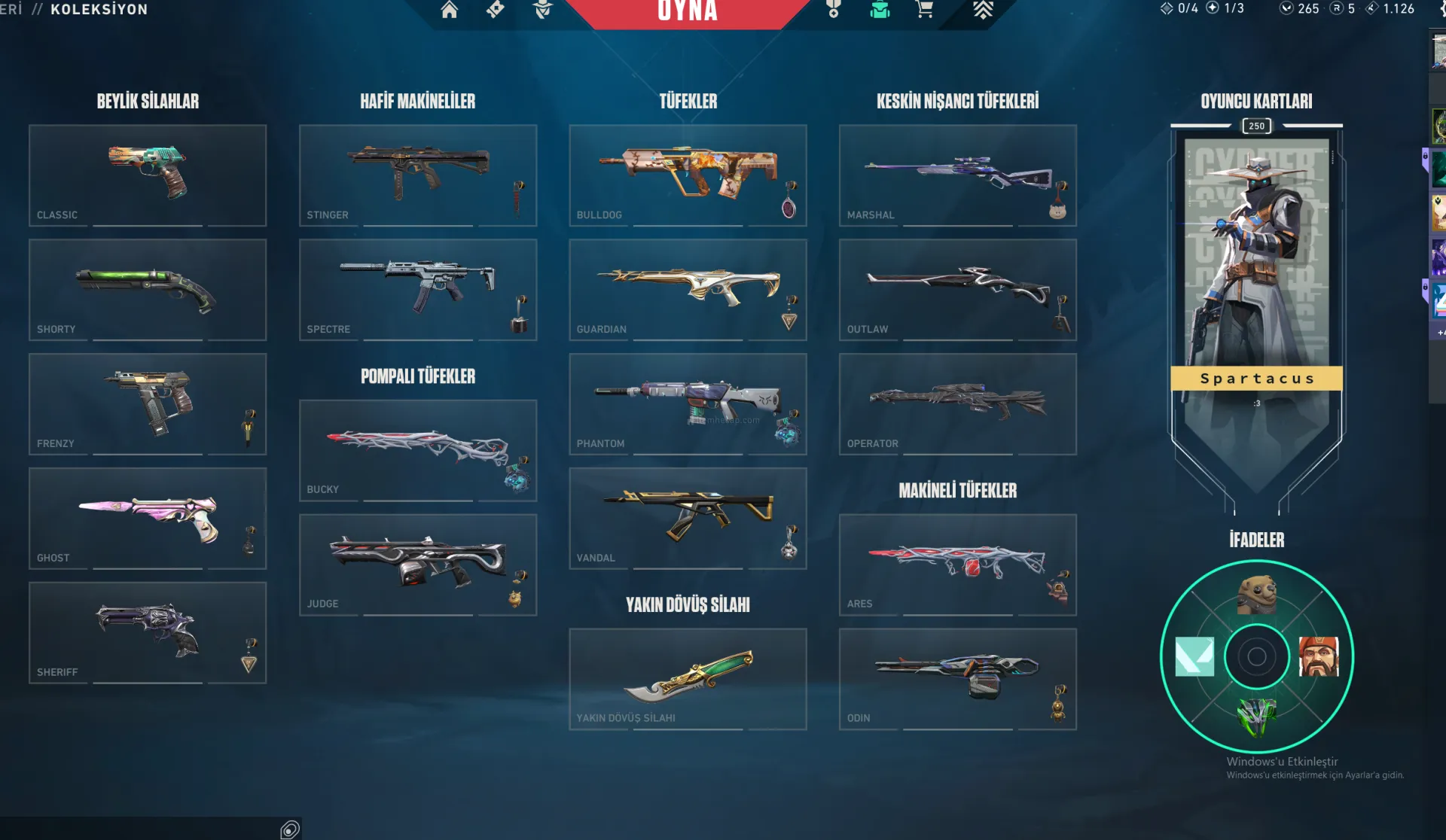Open the Frenzy skin slot
This screenshot has width=1446, height=840.
point(148,404)
